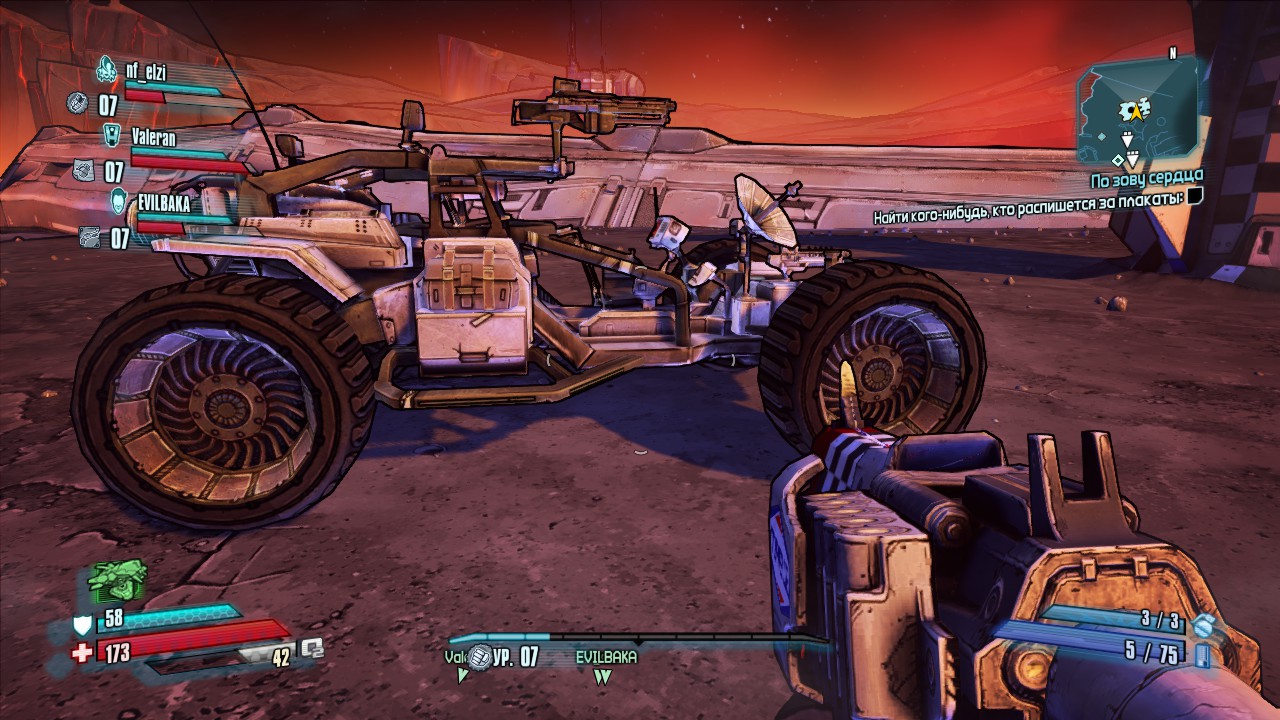Image resolution: width=1280 pixels, height=720 pixels.
Task: Select the quest title "По зову сердца"
Action: 1146,180
